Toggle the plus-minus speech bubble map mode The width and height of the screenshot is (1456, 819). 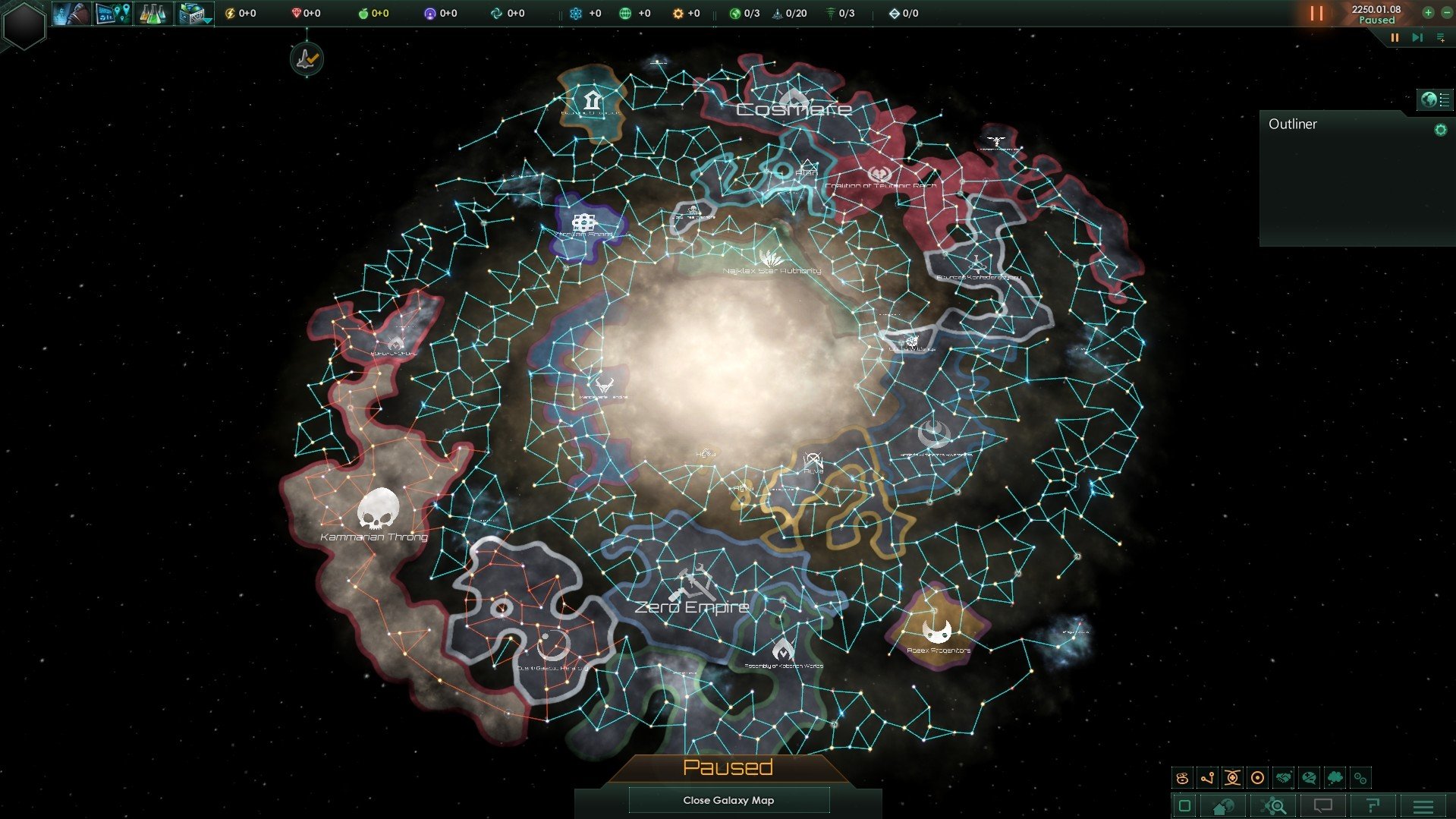coord(1309,778)
